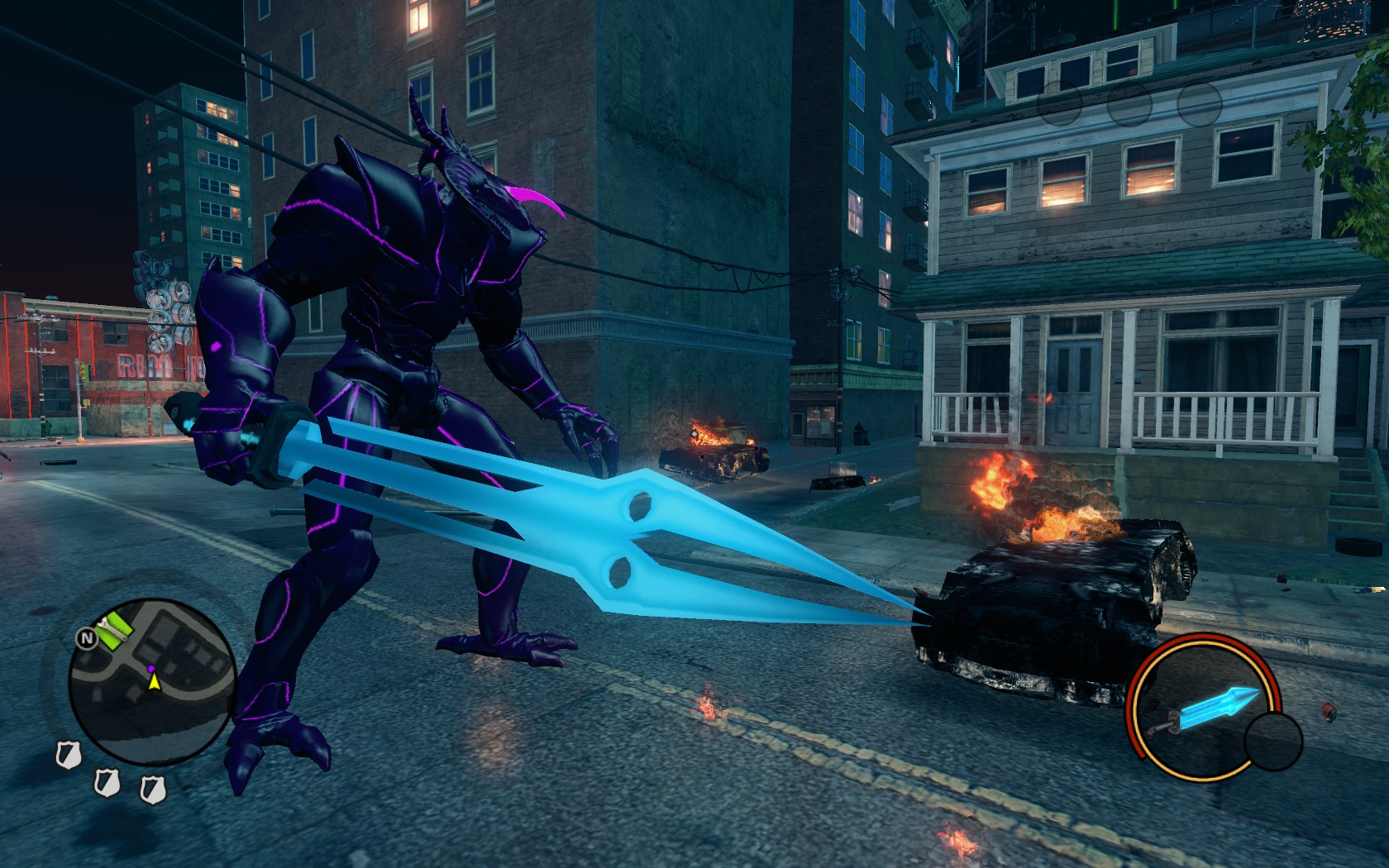
Task: Click the north compass marker on minimap
Action: [85, 637]
